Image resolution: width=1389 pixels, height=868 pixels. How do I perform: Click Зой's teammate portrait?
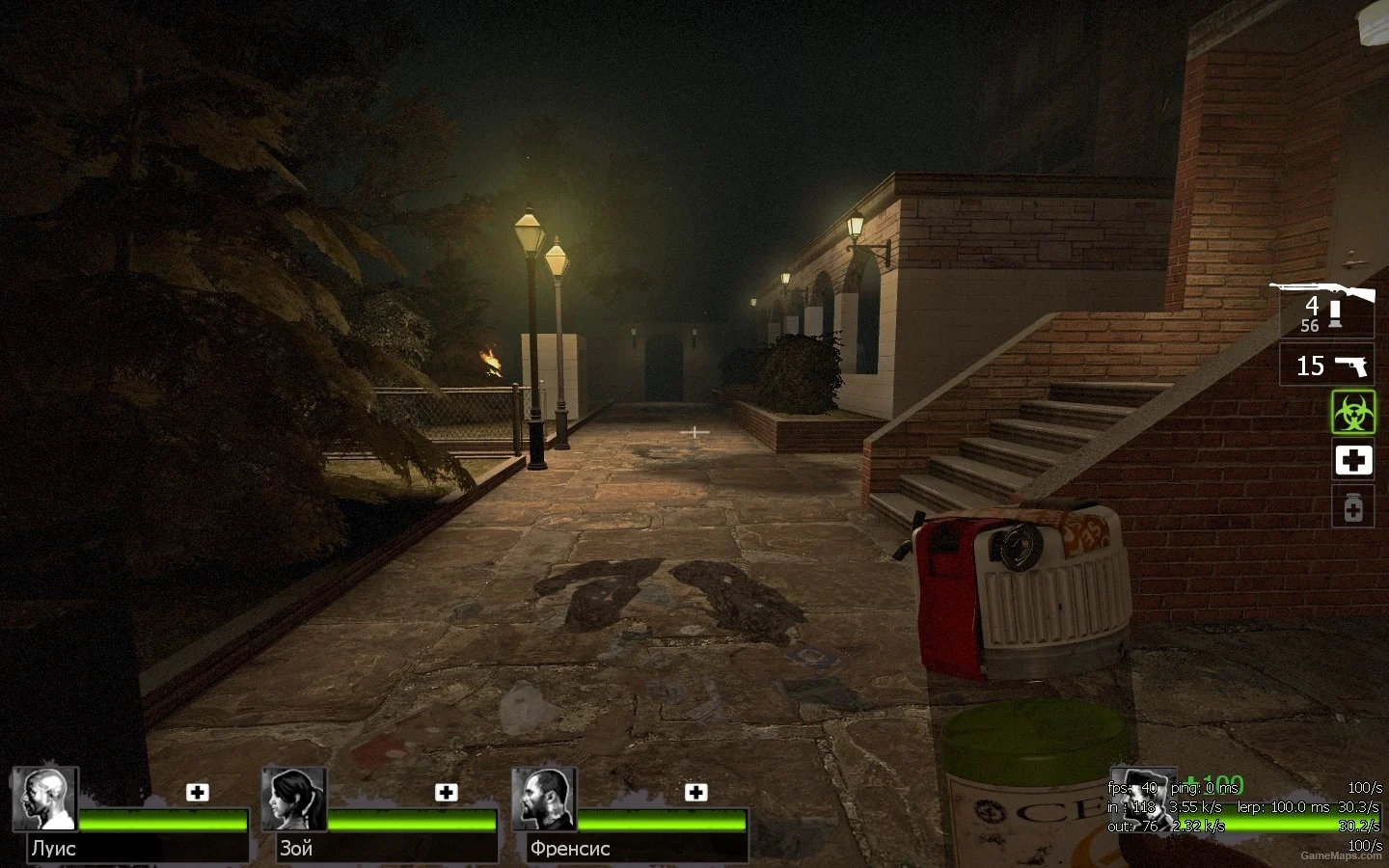tap(293, 799)
